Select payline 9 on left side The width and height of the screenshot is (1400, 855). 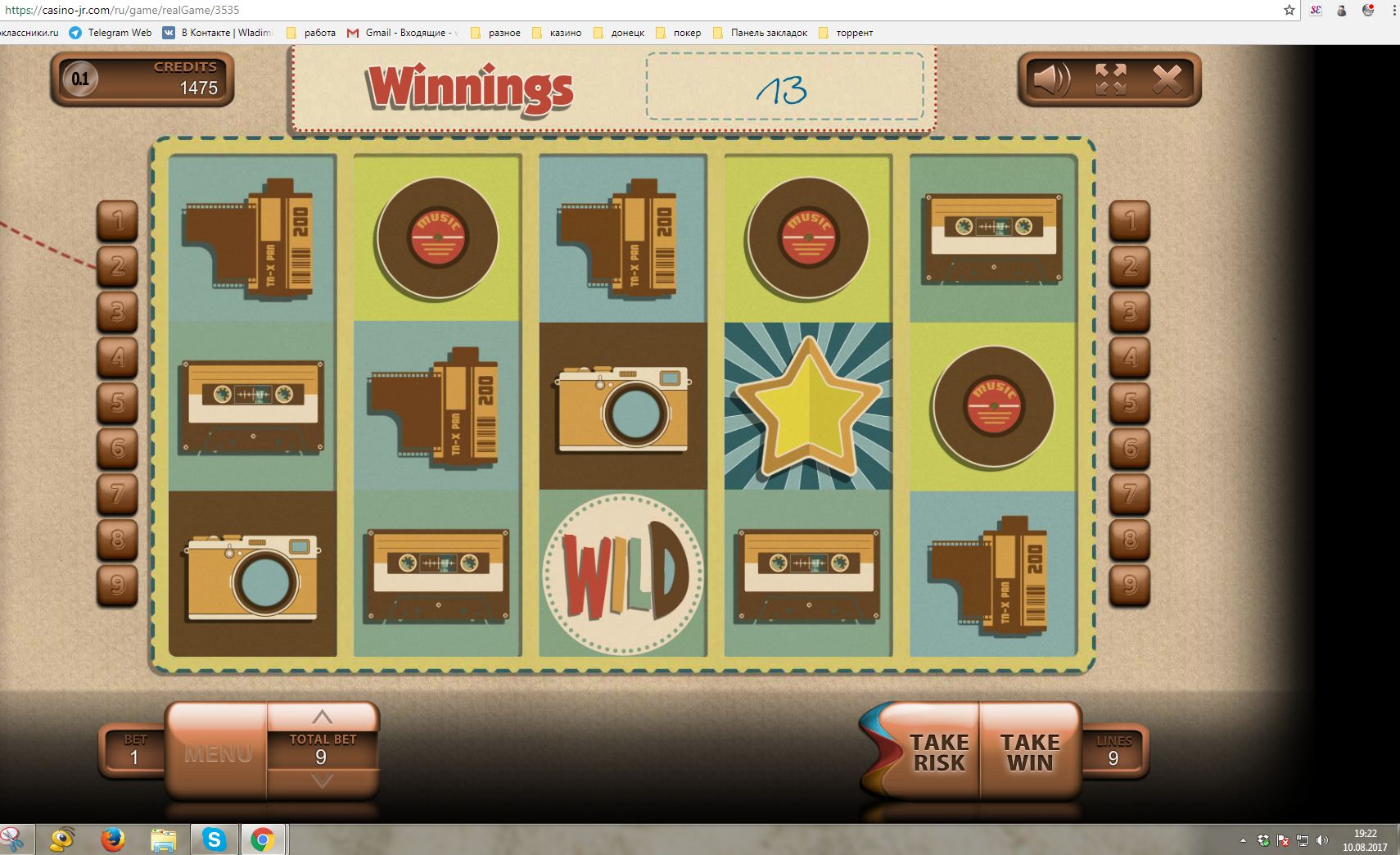click(118, 585)
